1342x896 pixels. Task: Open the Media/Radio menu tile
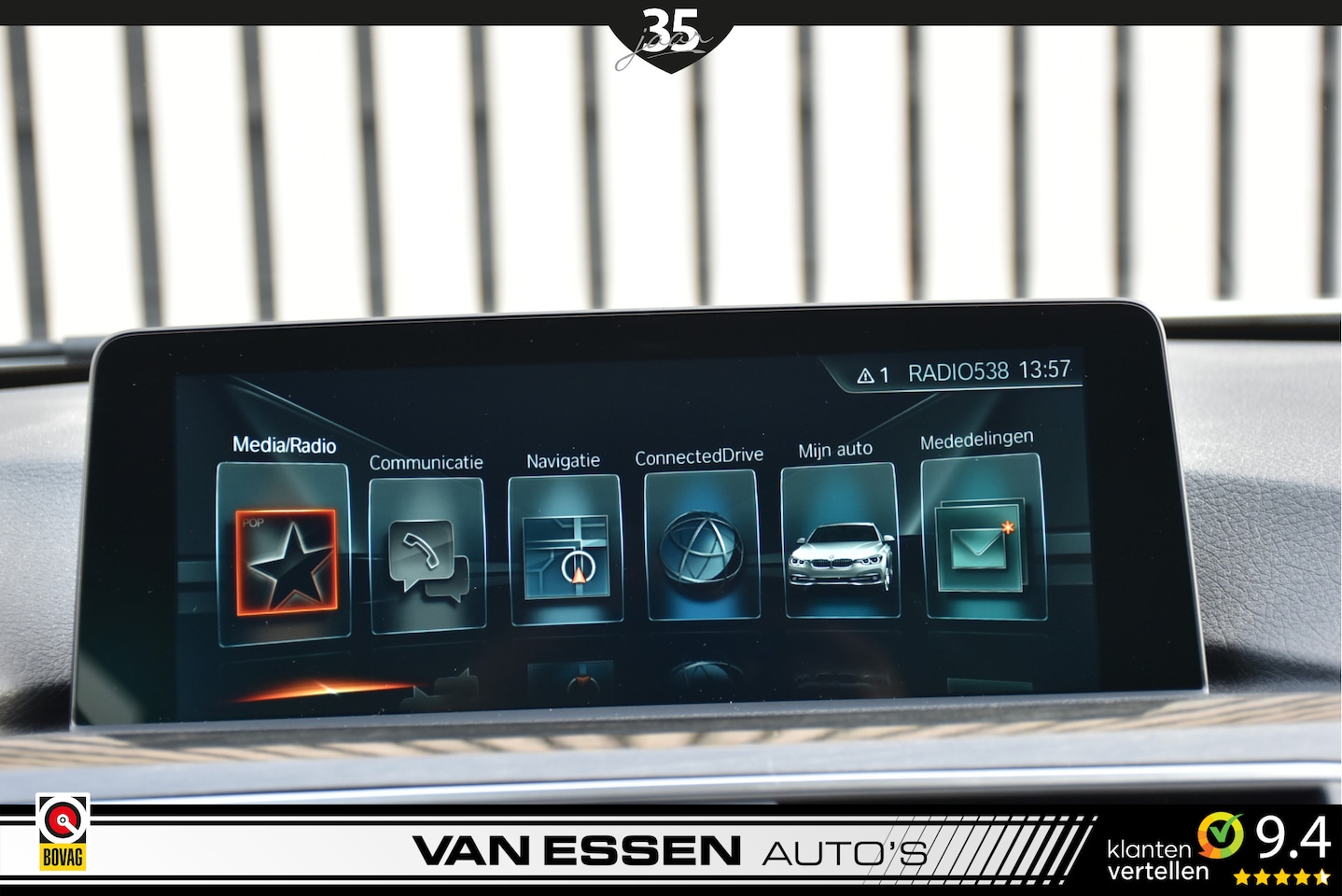(x=285, y=554)
